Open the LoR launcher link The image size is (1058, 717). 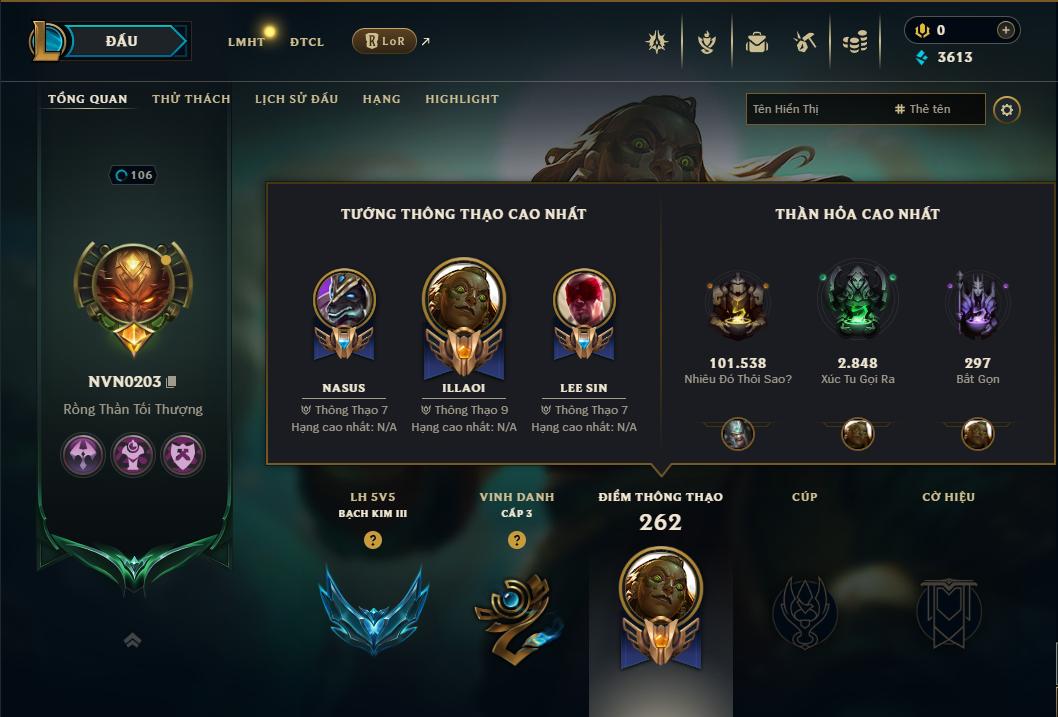coord(385,41)
